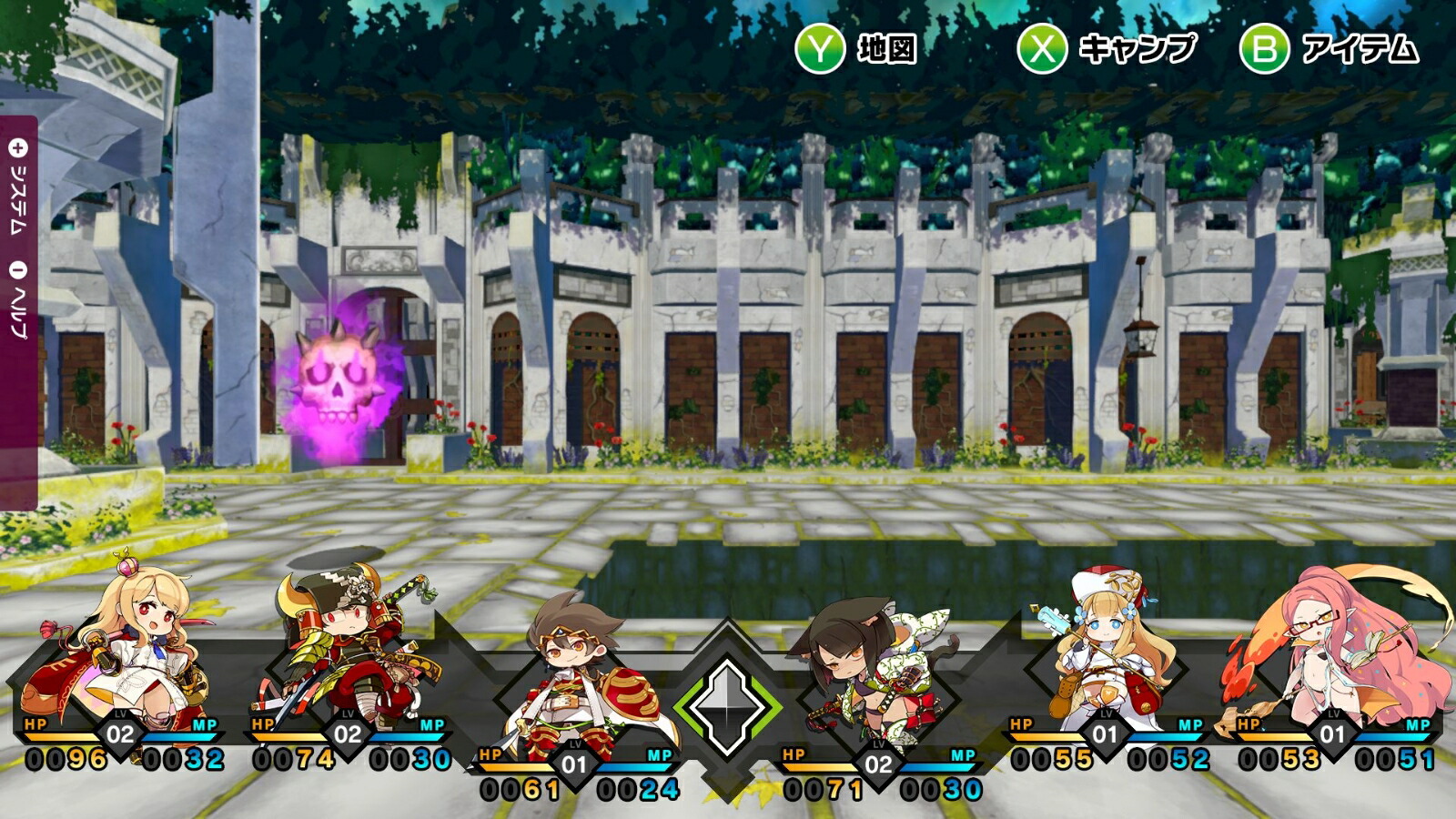Show the ヘルプ help panel
Image resolution: width=1456 pixels, height=819 pixels.
point(19,302)
